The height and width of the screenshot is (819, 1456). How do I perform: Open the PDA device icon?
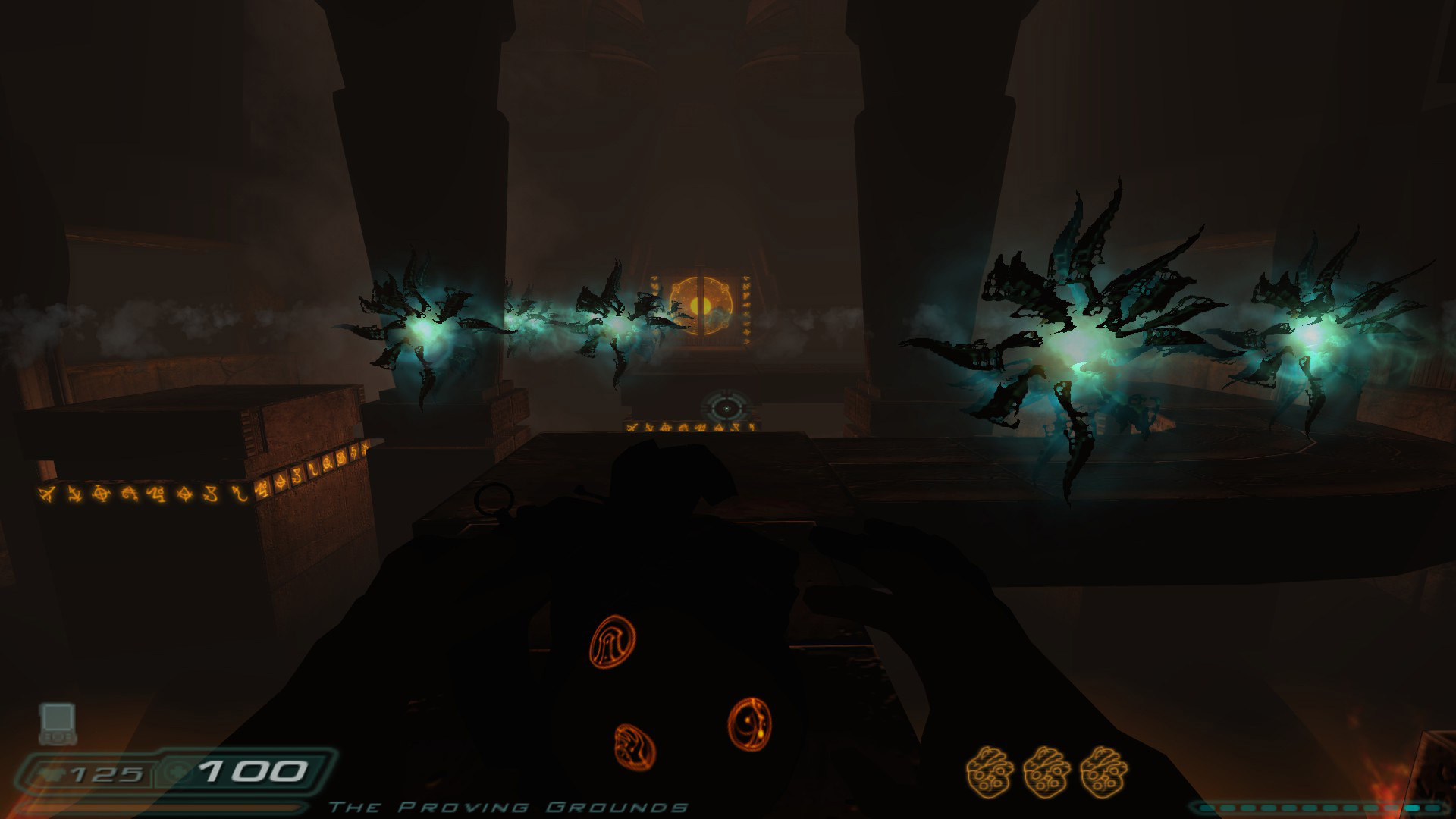click(58, 723)
